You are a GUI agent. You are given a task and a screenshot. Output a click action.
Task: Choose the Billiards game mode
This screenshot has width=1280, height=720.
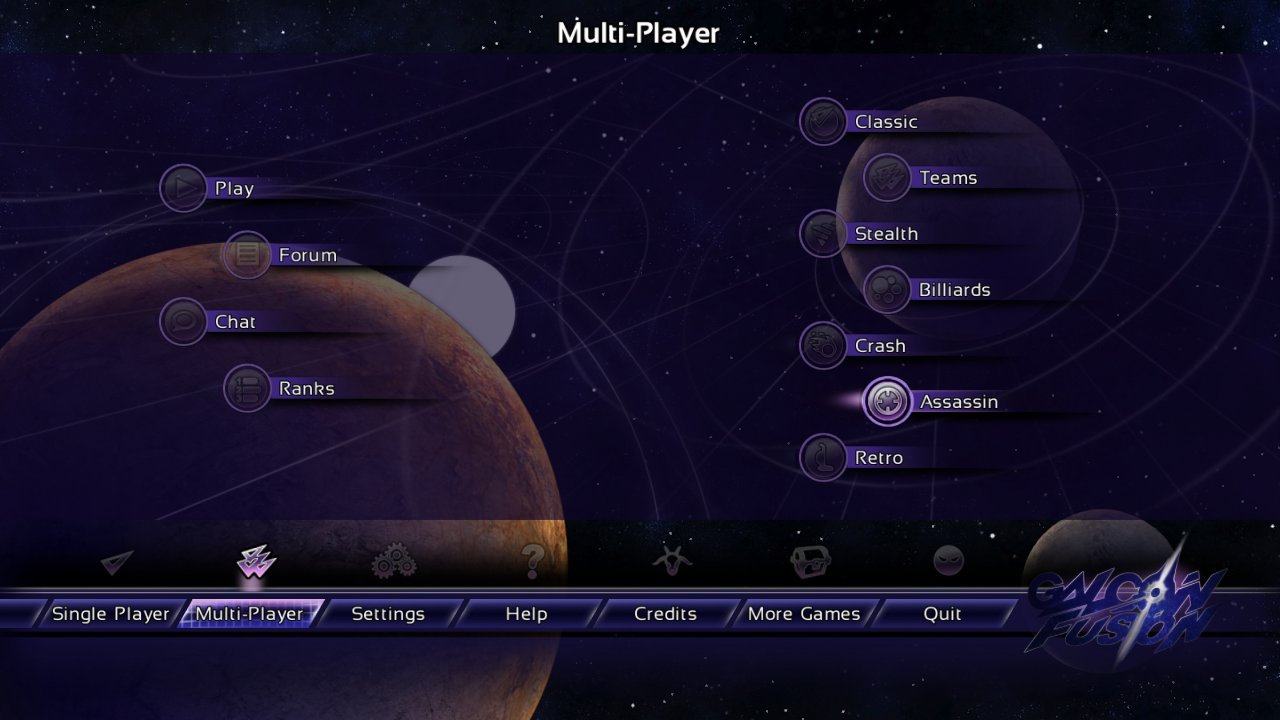(x=953, y=290)
